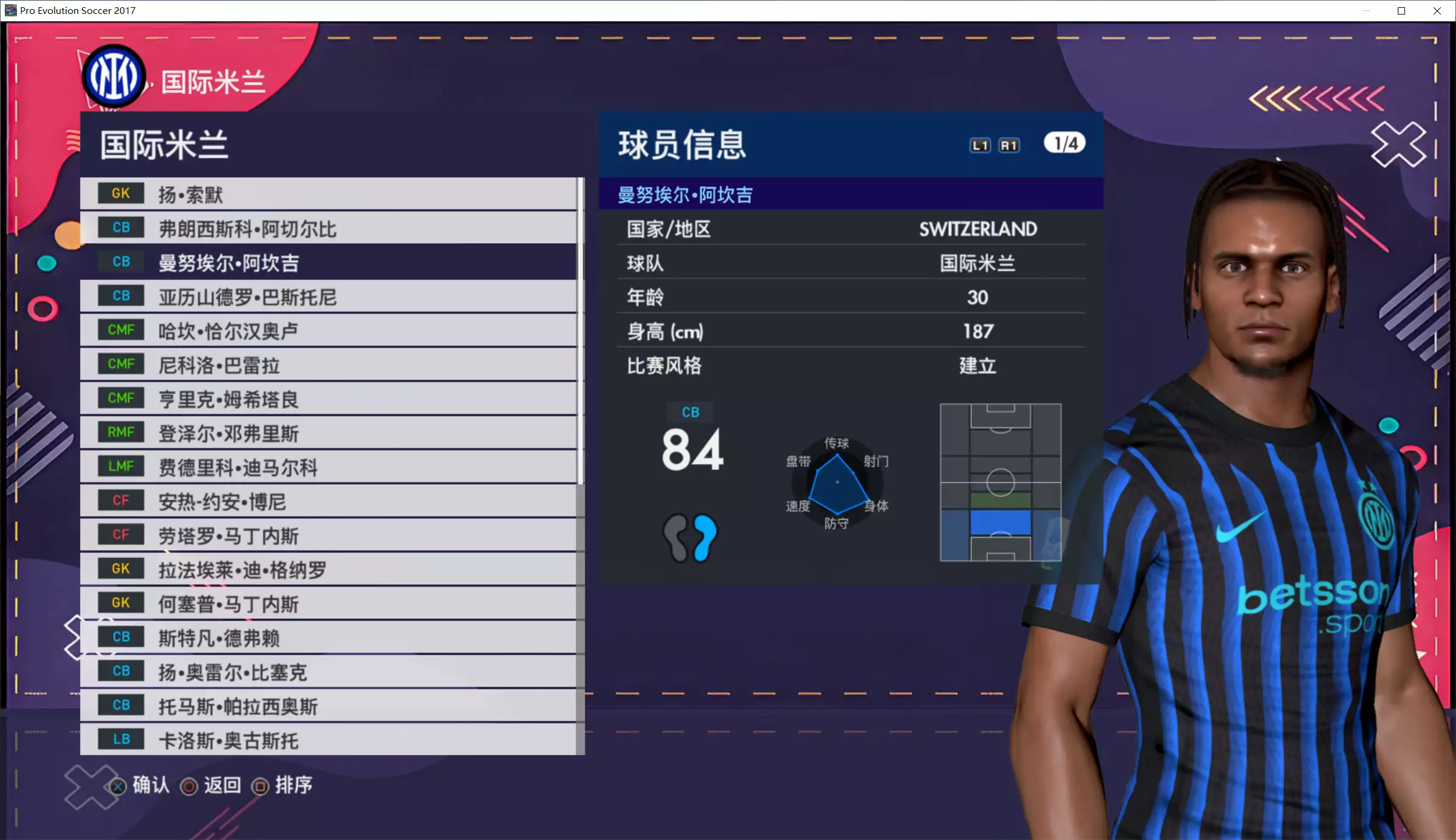
Task: Pick right midfielder 登泽尔•邓弗里斯
Action: pos(327,433)
